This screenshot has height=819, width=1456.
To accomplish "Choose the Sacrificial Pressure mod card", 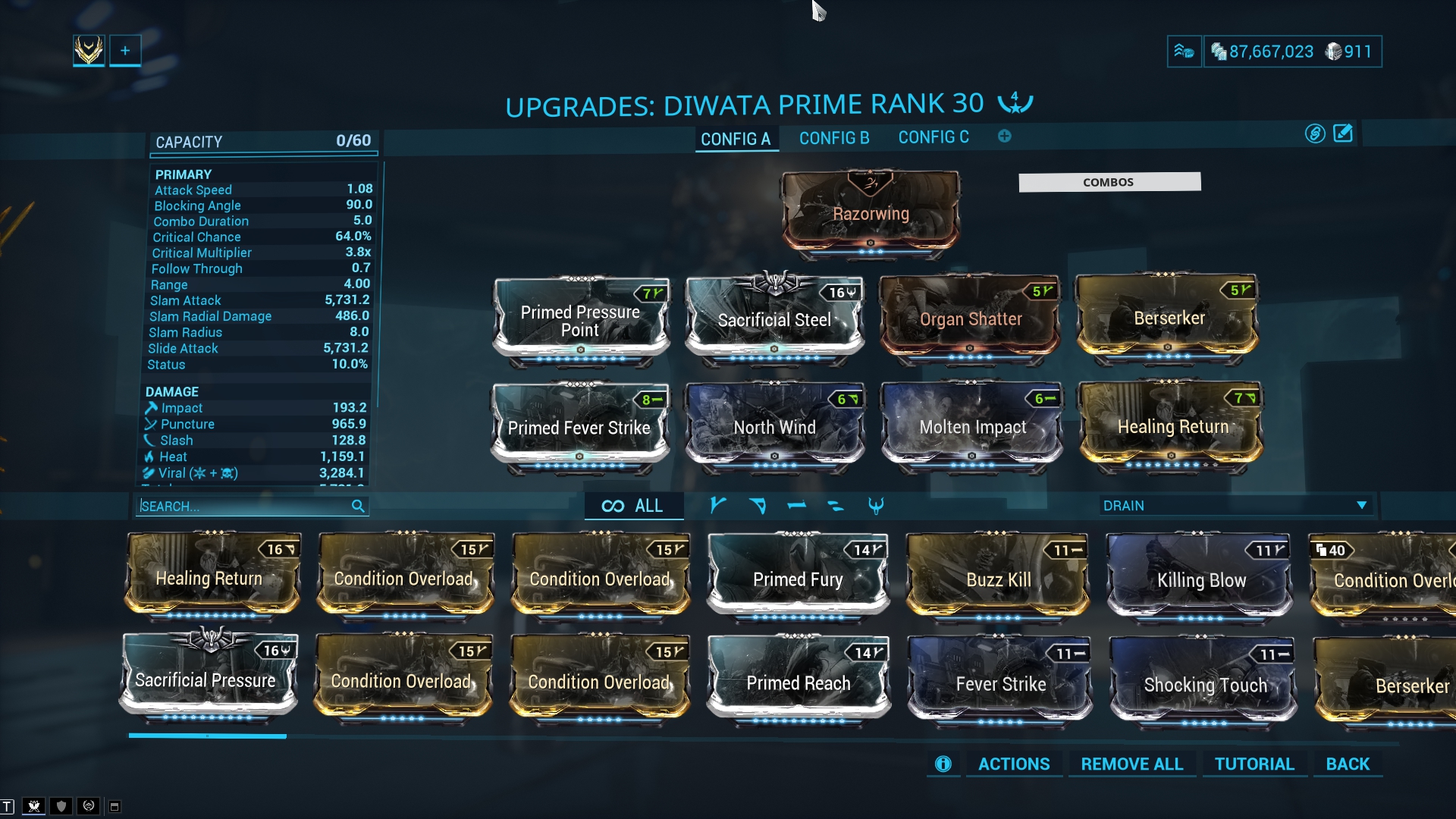I will pyautogui.click(x=206, y=679).
